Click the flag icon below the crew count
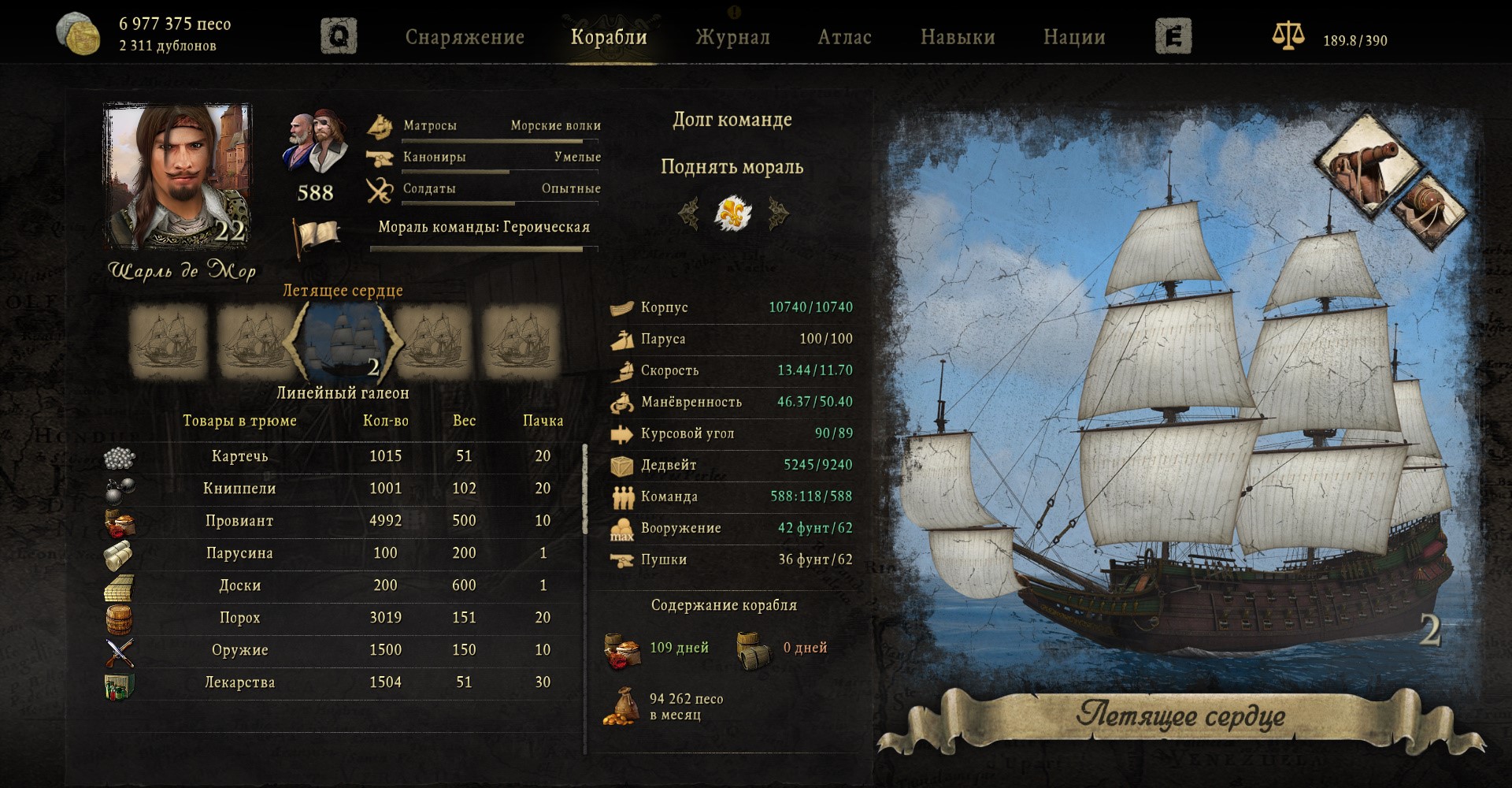 (317, 236)
